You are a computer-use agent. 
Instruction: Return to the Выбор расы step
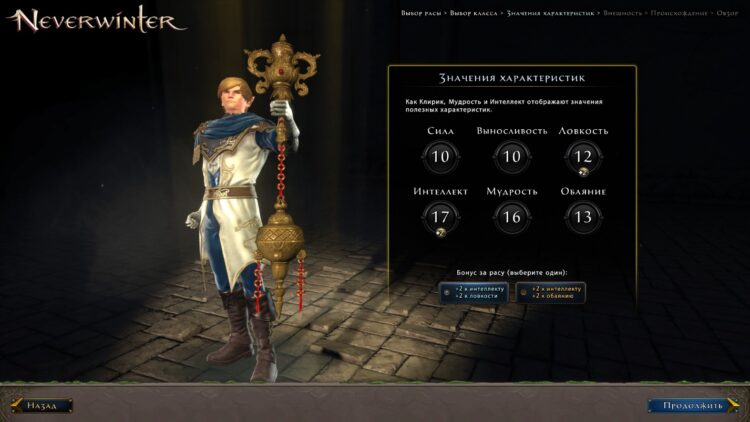click(x=422, y=13)
